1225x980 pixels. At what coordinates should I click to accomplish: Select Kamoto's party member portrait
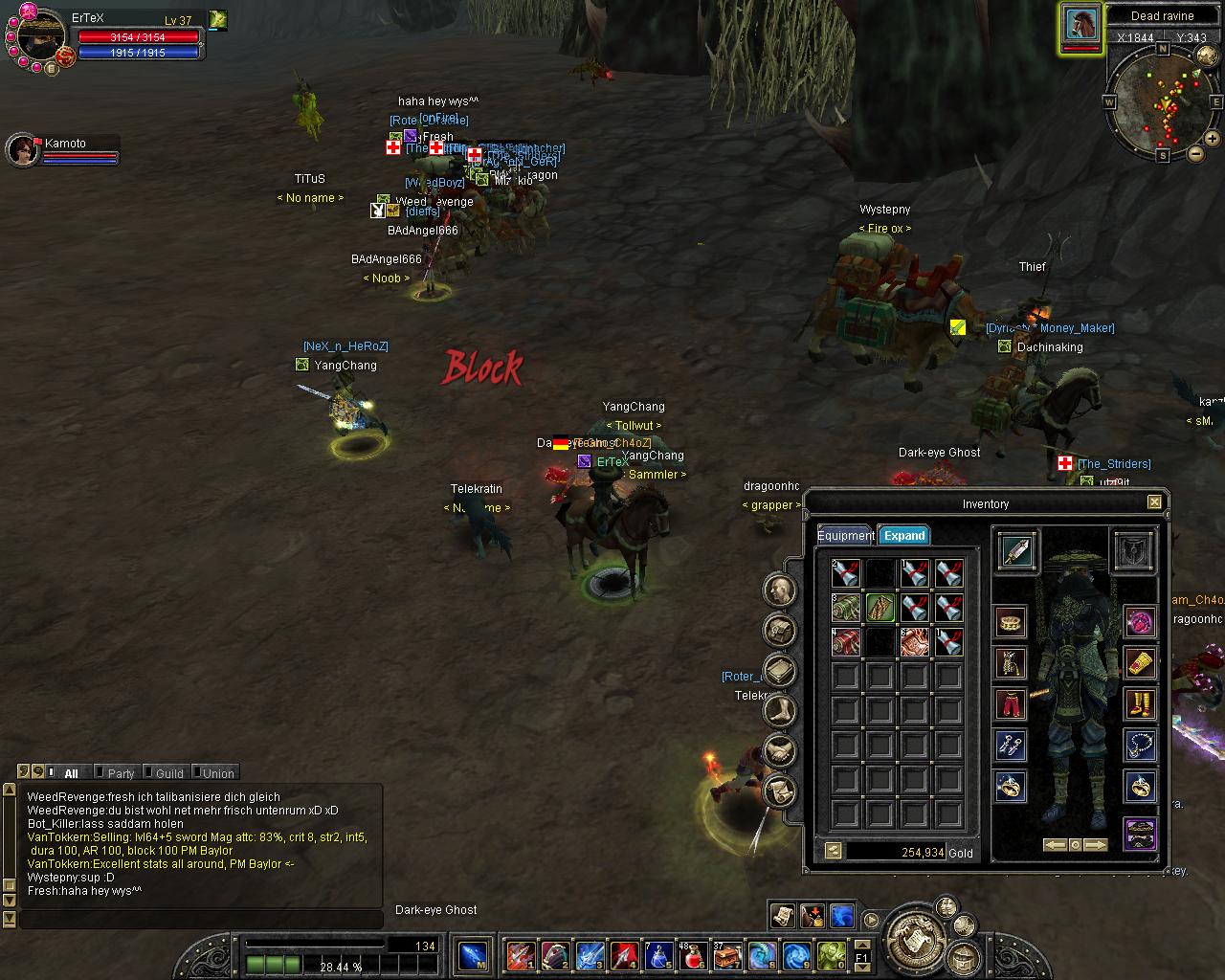pos(22,150)
